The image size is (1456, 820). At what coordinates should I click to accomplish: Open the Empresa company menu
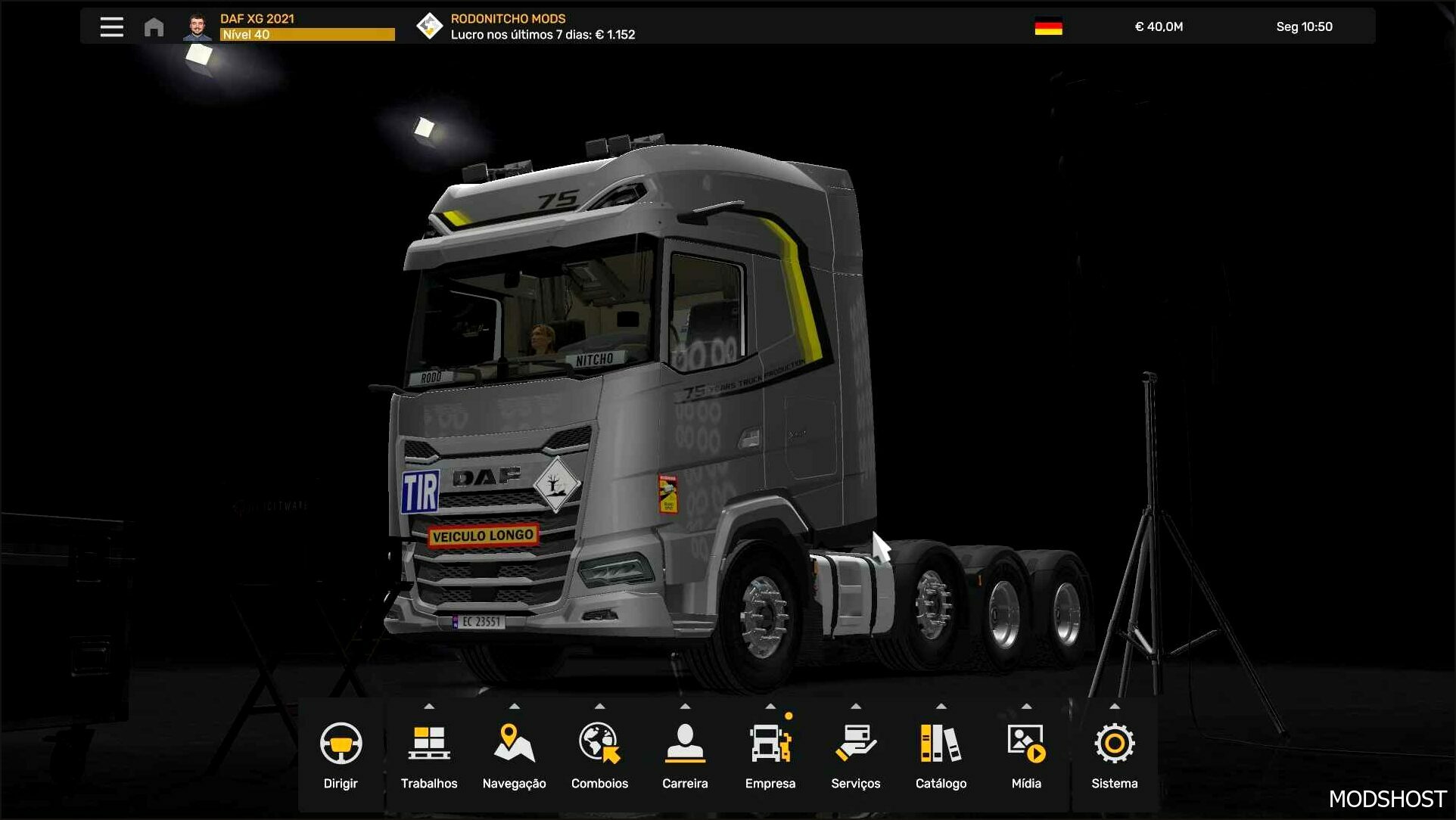click(770, 753)
